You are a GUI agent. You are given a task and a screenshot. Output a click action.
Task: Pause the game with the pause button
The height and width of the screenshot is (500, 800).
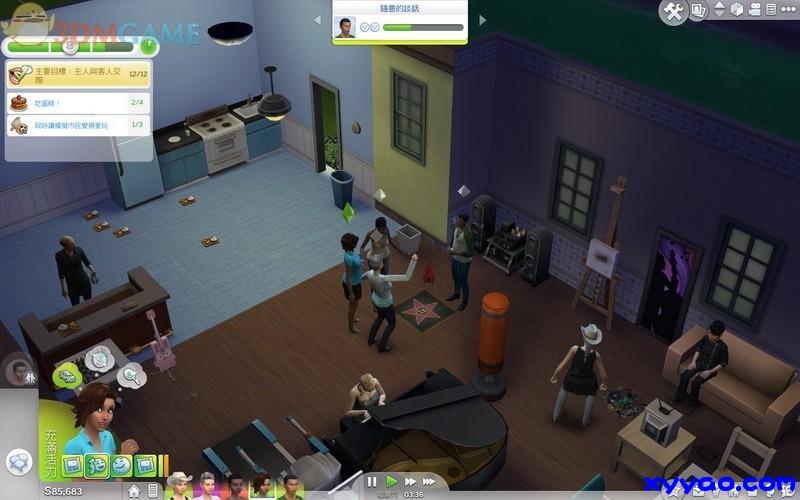(x=372, y=482)
